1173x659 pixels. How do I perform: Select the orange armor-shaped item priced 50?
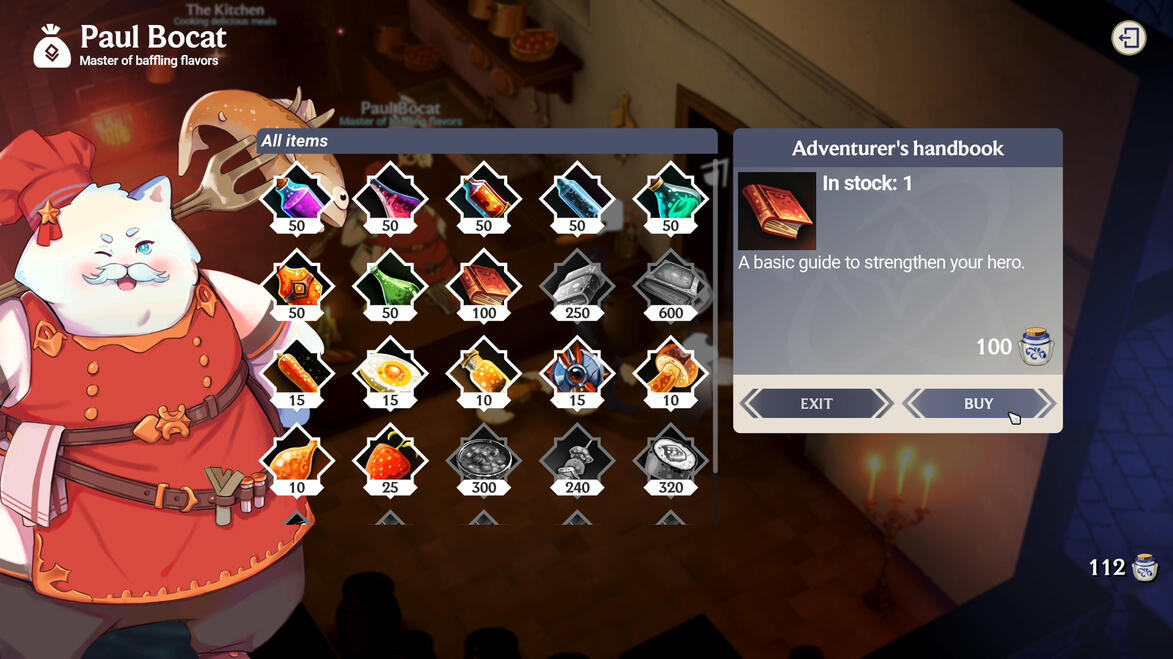click(x=297, y=283)
